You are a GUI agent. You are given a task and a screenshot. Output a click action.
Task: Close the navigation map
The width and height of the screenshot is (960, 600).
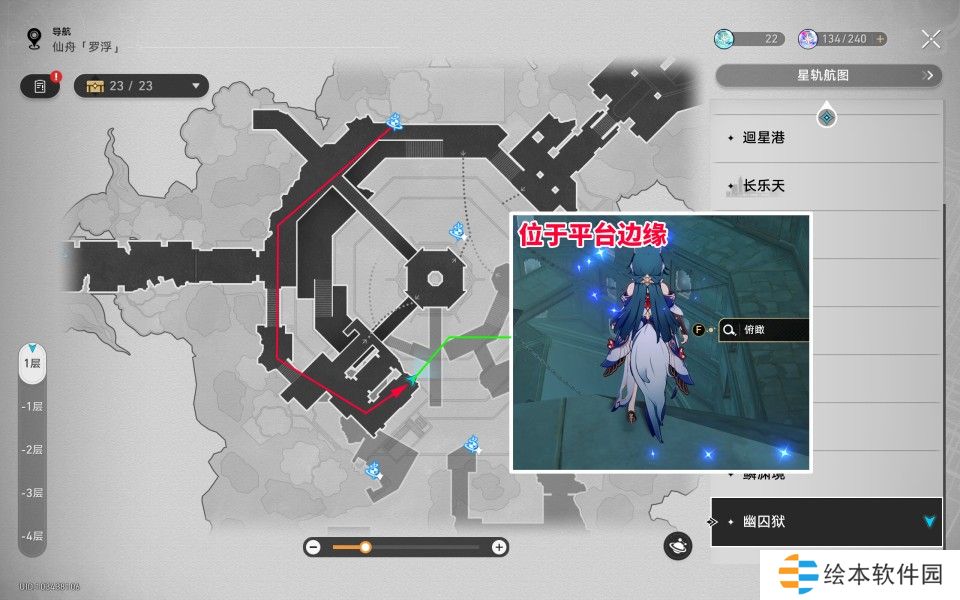pyautogui.click(x=931, y=39)
